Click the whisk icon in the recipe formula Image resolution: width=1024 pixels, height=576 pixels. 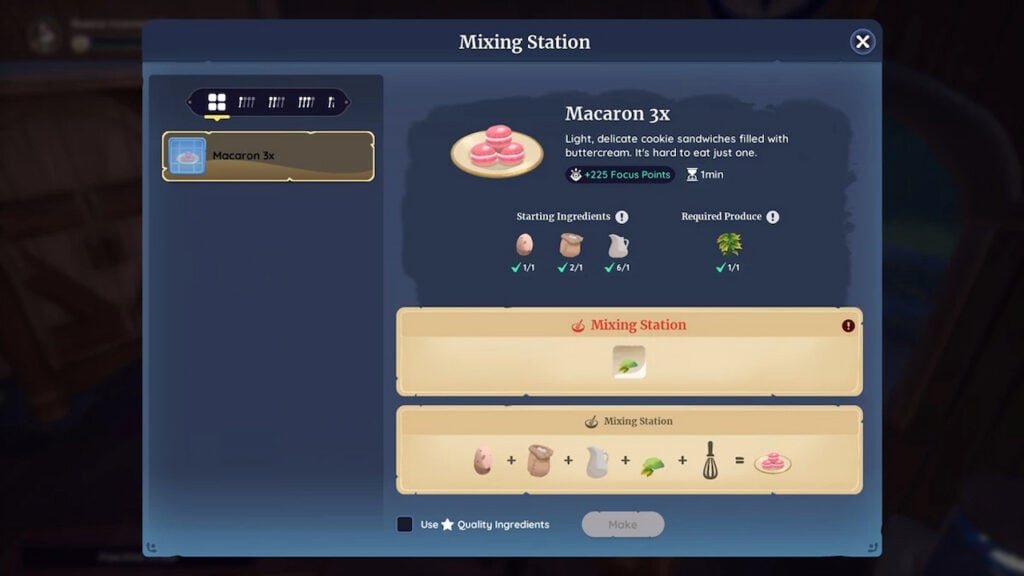[x=710, y=461]
